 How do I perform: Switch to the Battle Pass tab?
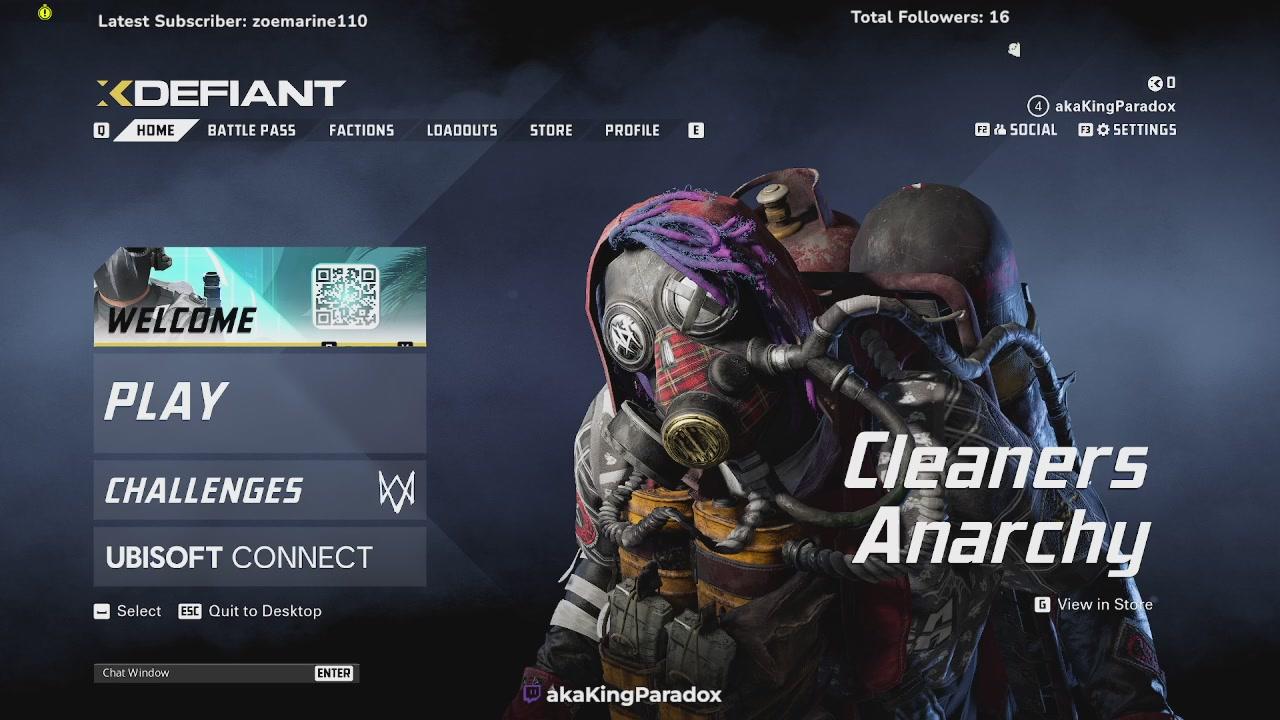point(250,129)
